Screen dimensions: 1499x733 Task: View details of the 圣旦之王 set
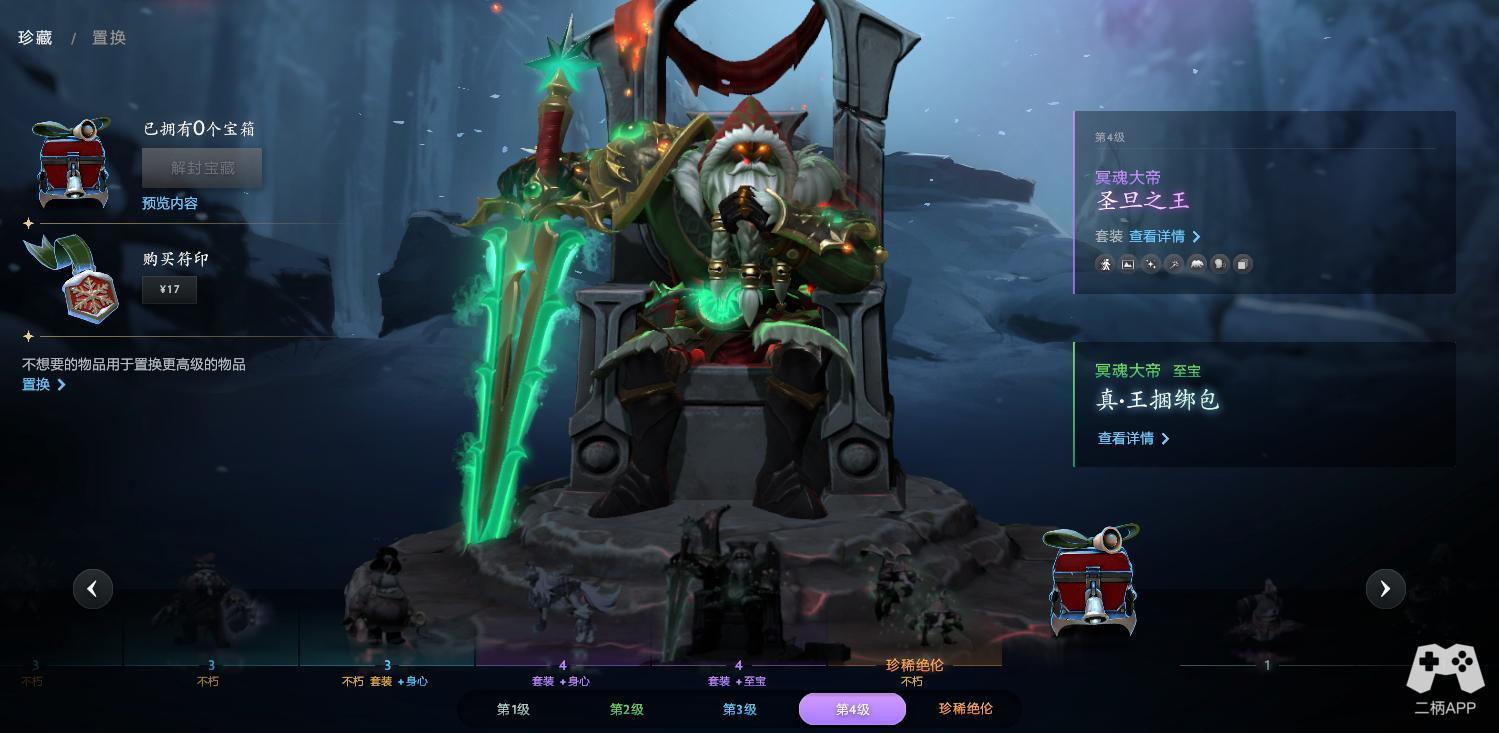pos(1164,237)
